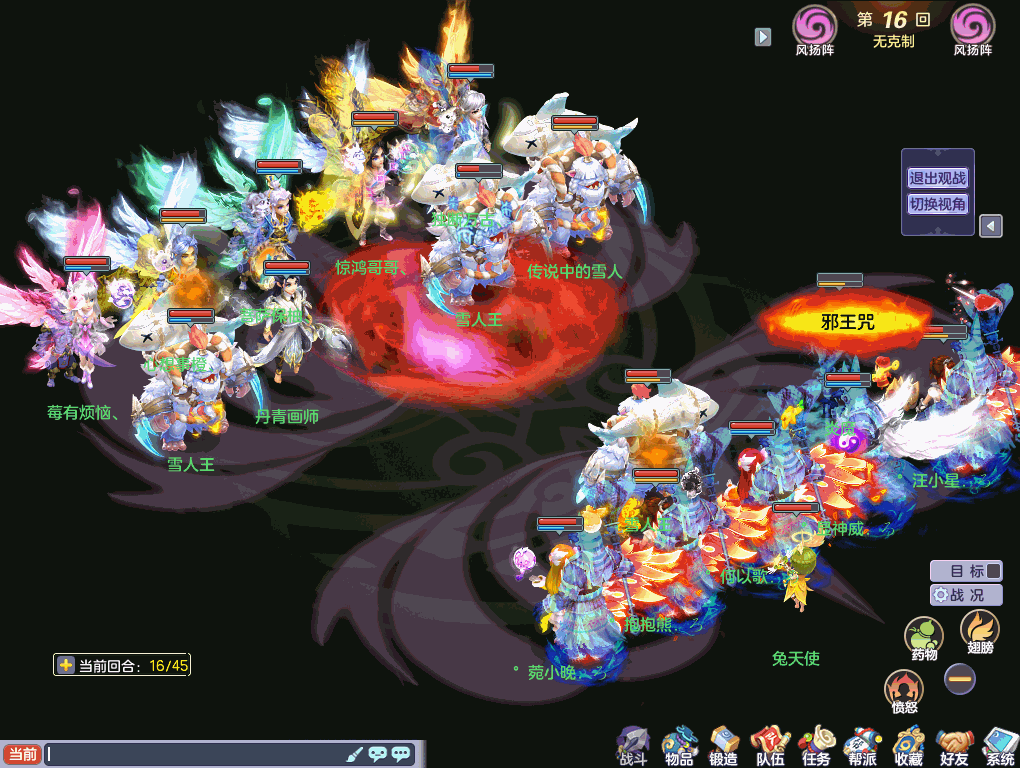1020x768 pixels.
Task: Switch chat channel via the red 当前 button
Action: coord(22,754)
